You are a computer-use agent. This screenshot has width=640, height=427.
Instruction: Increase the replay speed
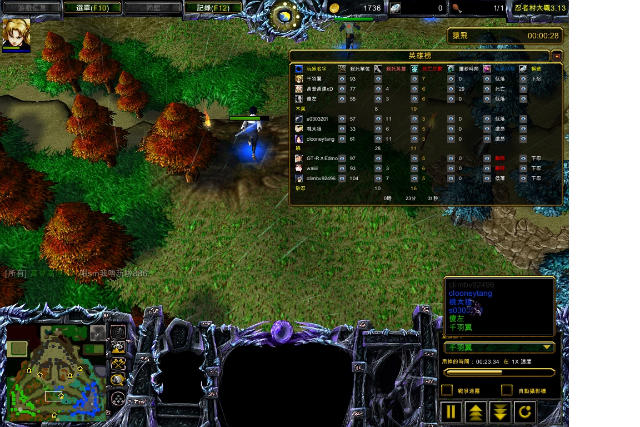pos(475,411)
